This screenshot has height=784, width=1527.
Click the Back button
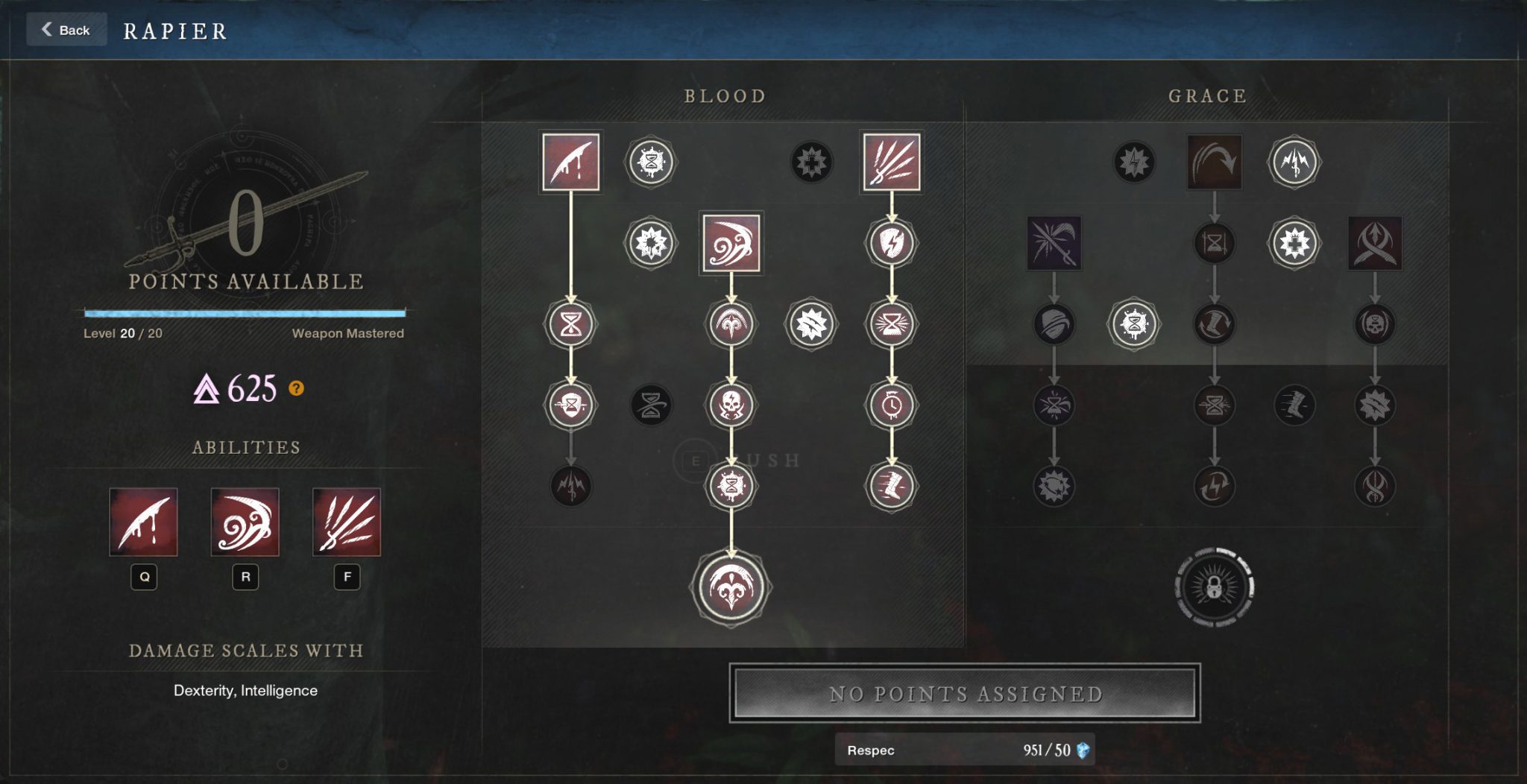click(x=66, y=30)
